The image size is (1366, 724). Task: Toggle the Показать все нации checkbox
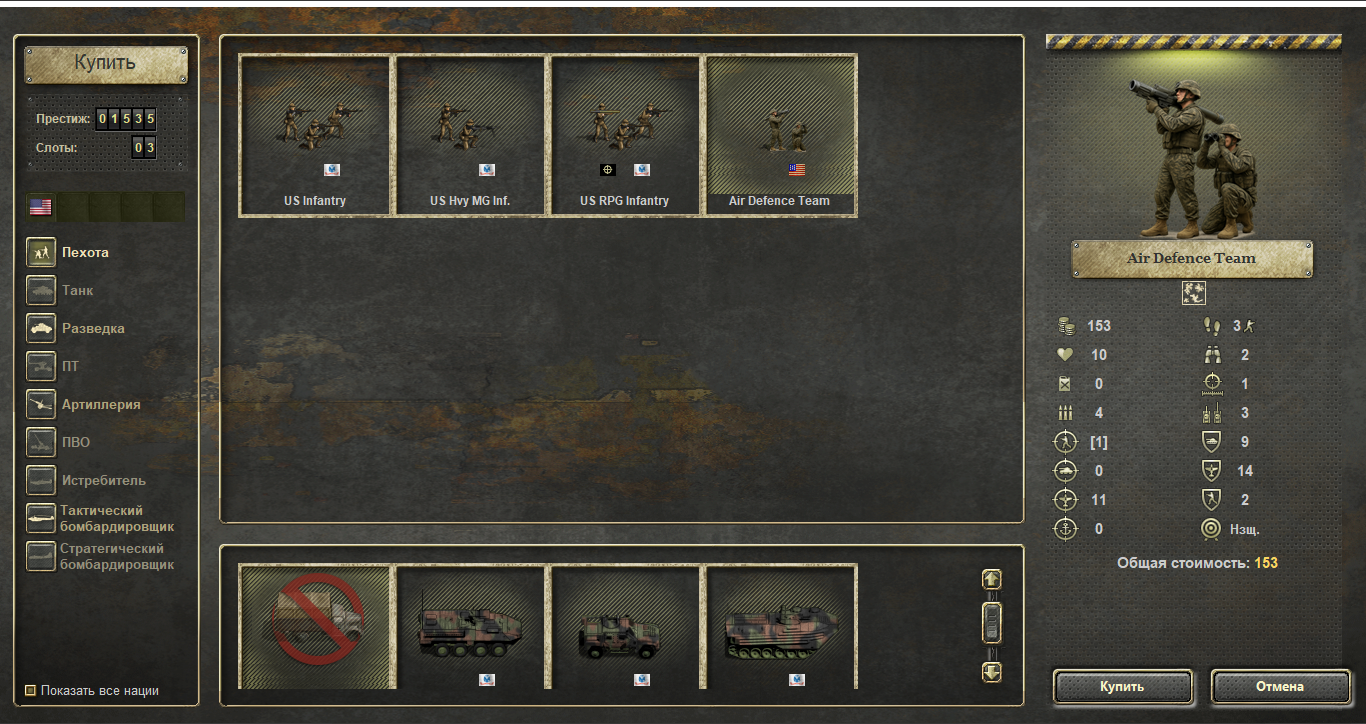pos(30,690)
